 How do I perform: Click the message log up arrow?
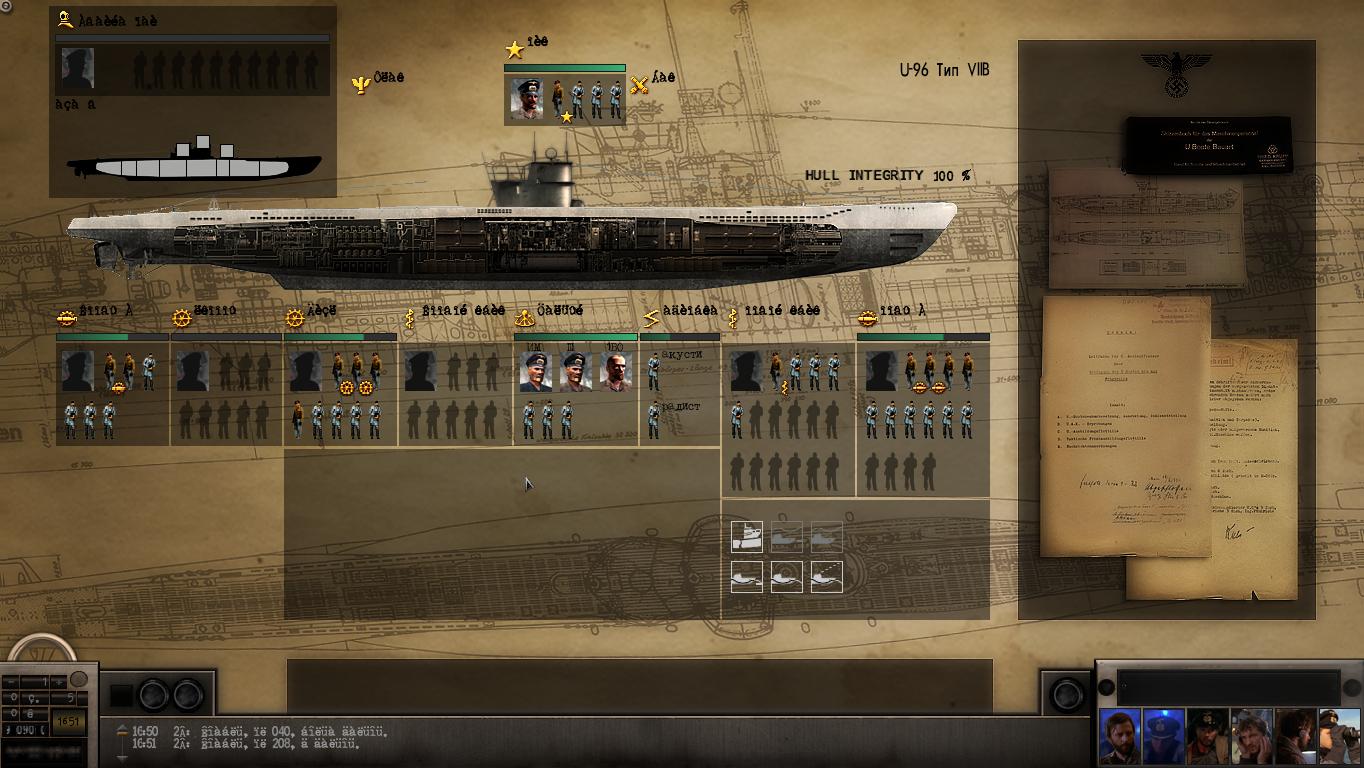tap(122, 729)
